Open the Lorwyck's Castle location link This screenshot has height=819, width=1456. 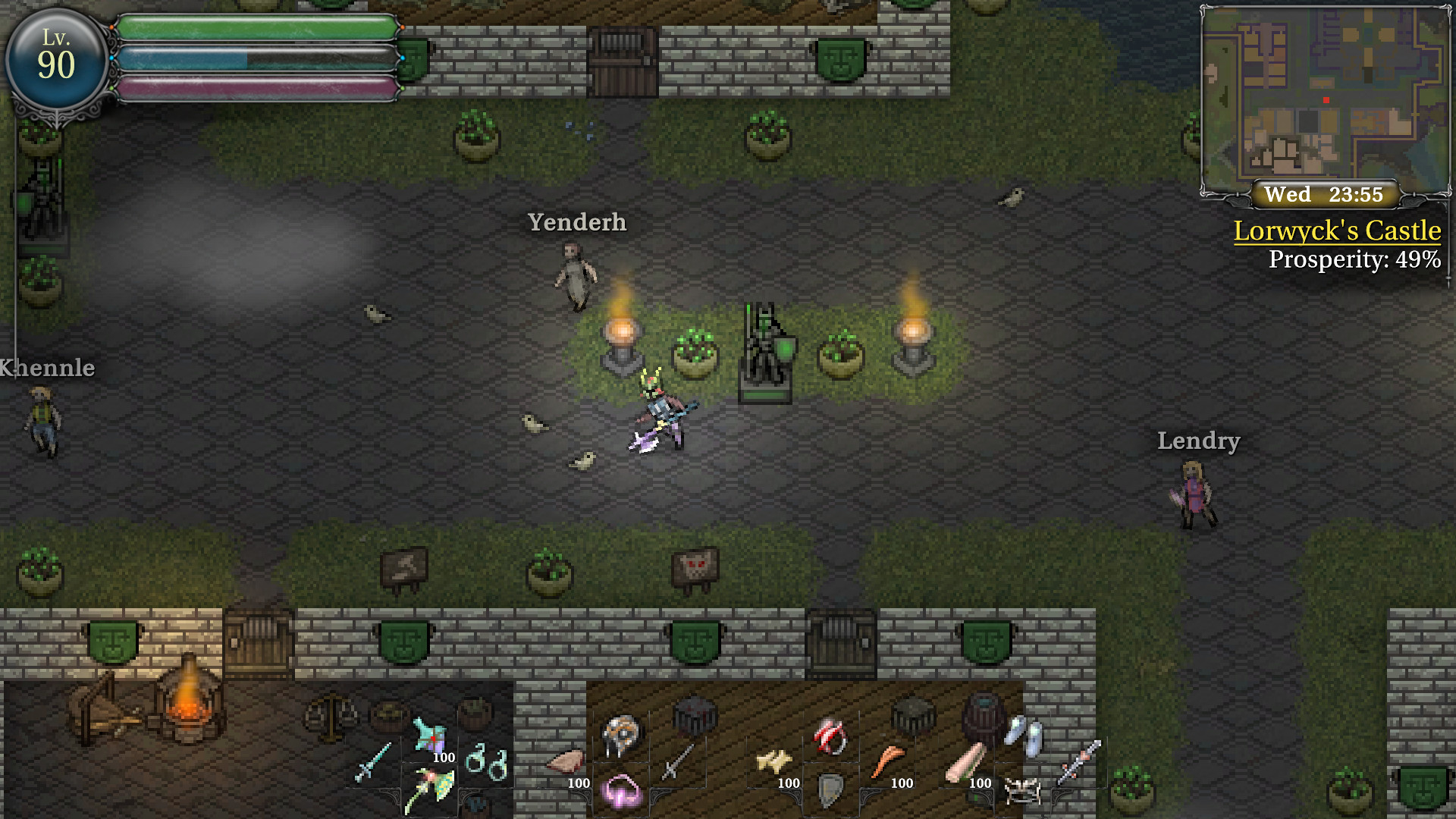pos(1337,232)
